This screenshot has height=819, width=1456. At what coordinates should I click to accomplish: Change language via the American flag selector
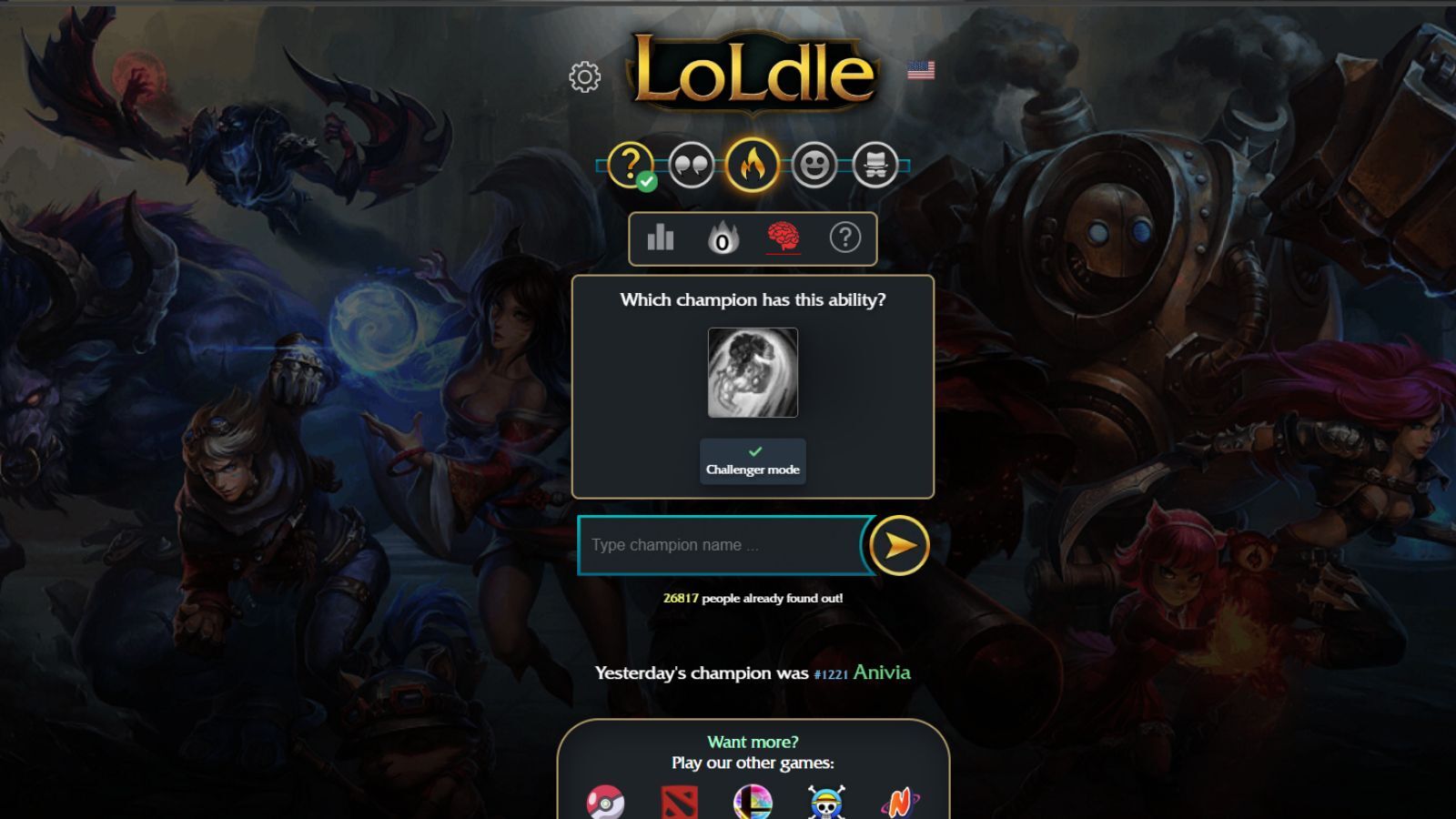pyautogui.click(x=922, y=69)
